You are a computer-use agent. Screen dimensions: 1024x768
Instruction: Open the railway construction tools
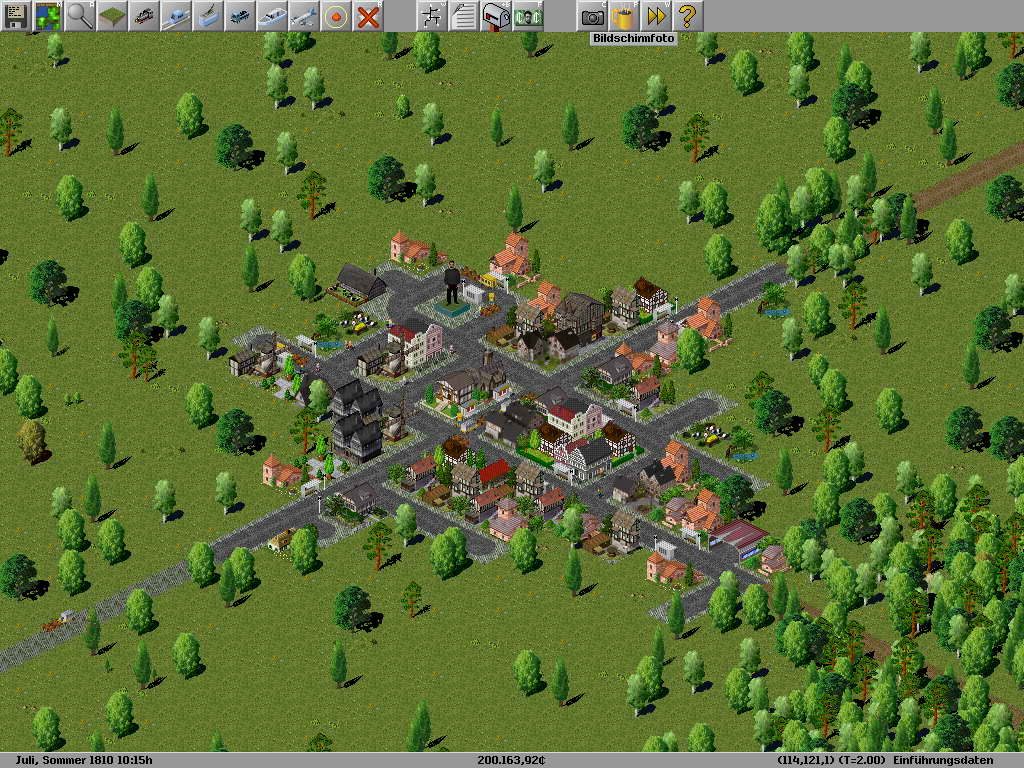[144, 16]
